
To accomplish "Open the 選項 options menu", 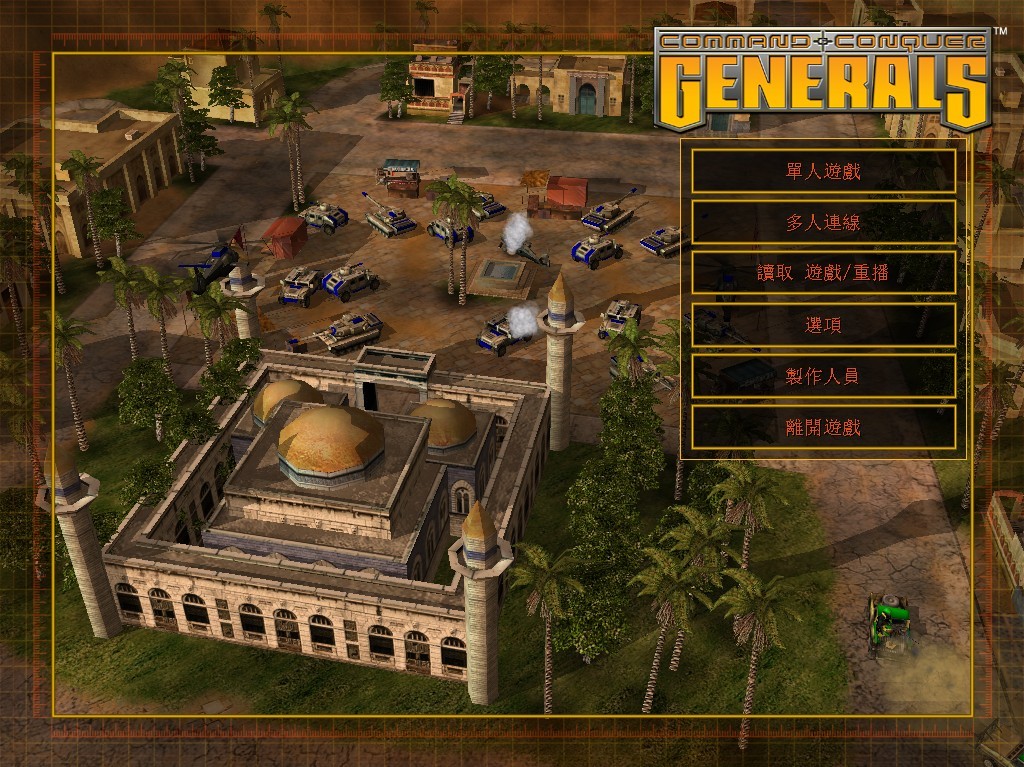I will (x=823, y=325).
